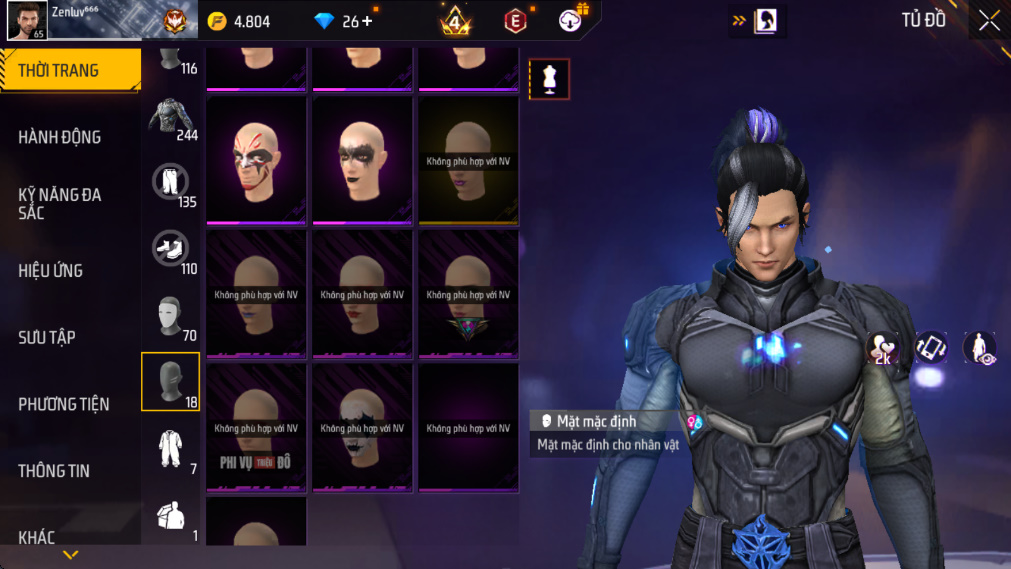
Task: Choose the black eye mask makeup face
Action: click(362, 160)
